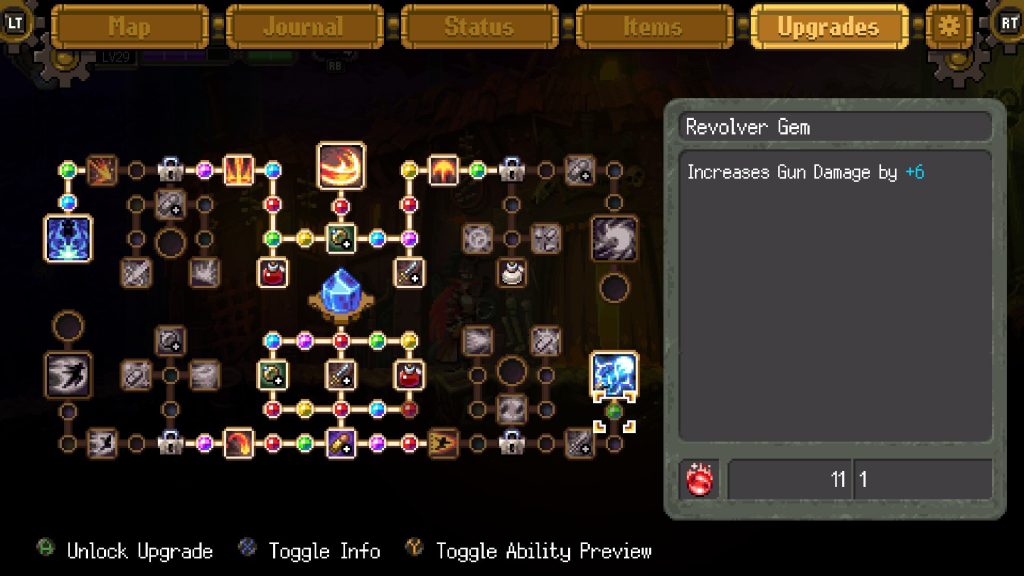This screenshot has height=576, width=1024.
Task: Select the purple bullet upgrade node
Action: (341, 442)
